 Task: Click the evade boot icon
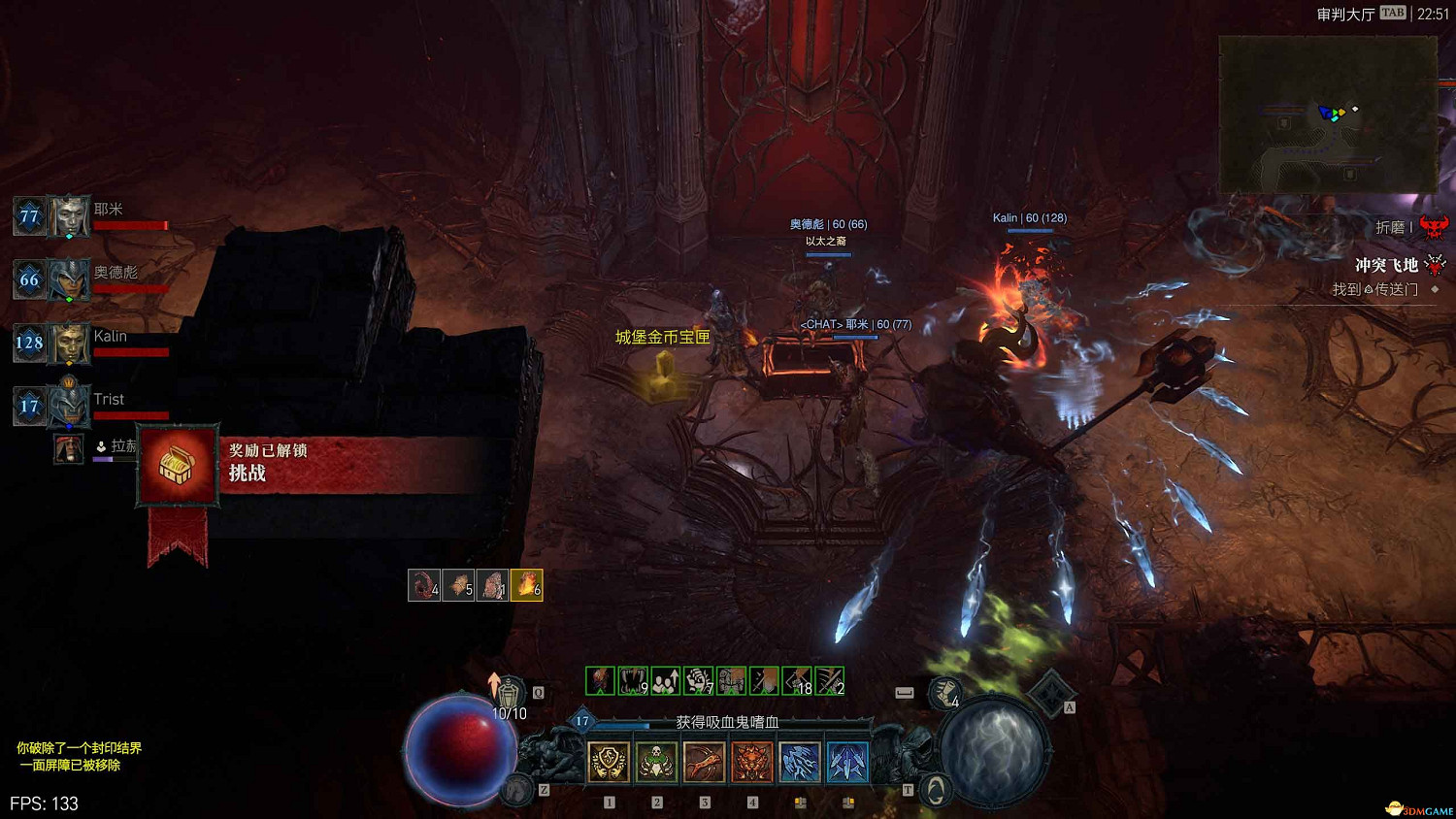click(943, 693)
